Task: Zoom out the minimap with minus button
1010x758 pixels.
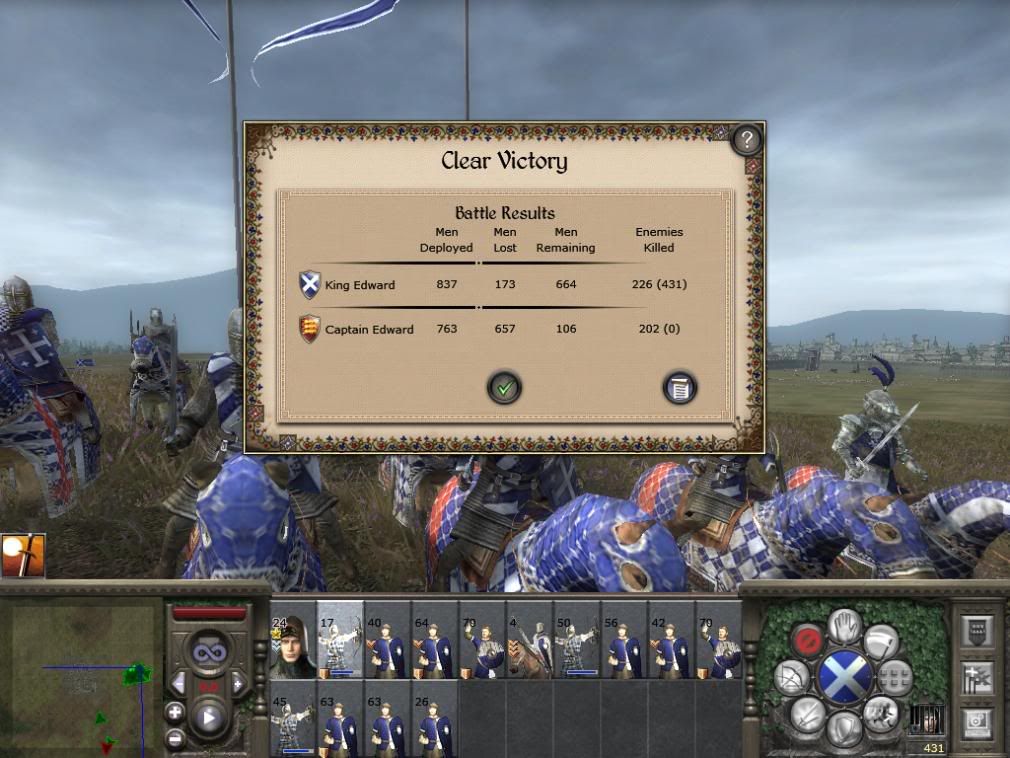Action: 175,740
